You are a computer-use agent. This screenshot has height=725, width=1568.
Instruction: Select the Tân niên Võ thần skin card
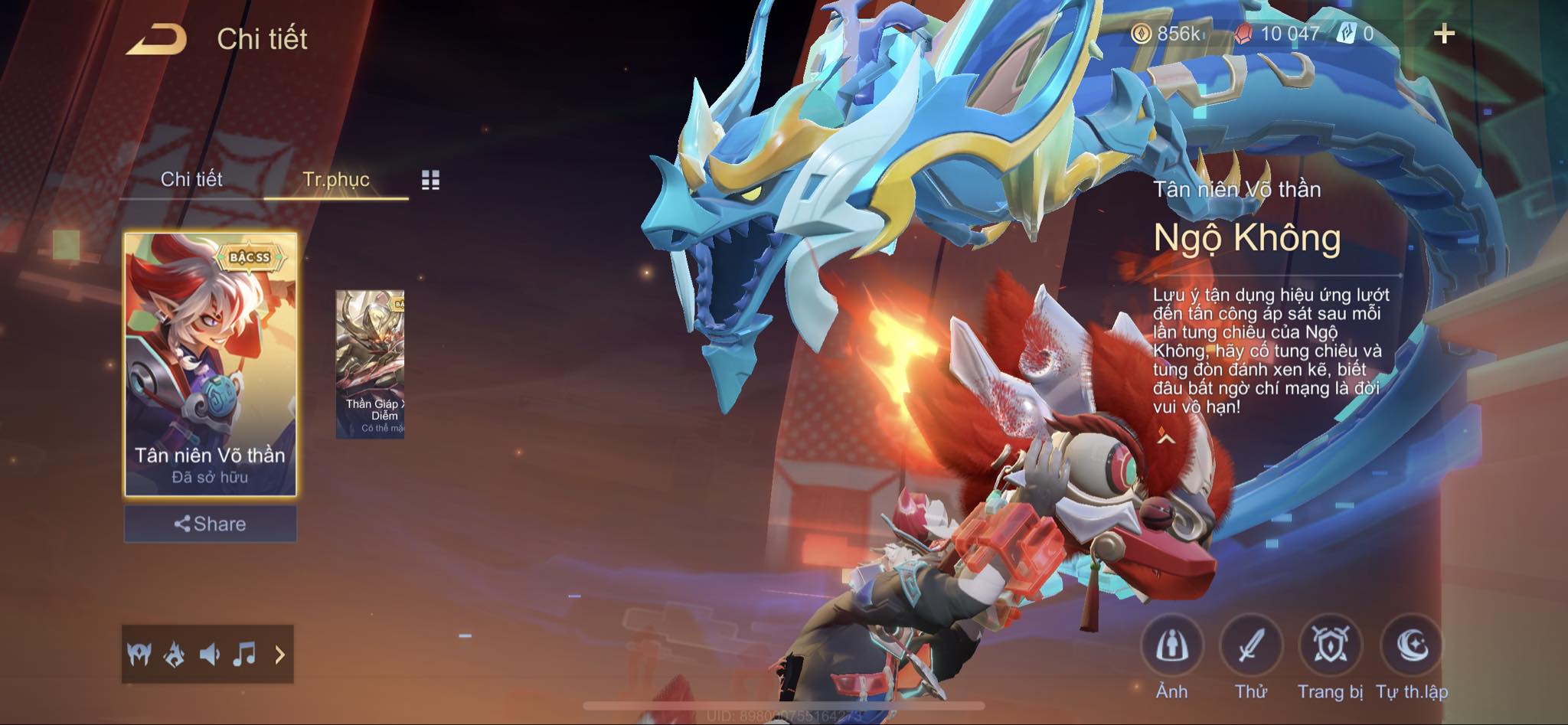[x=211, y=364]
